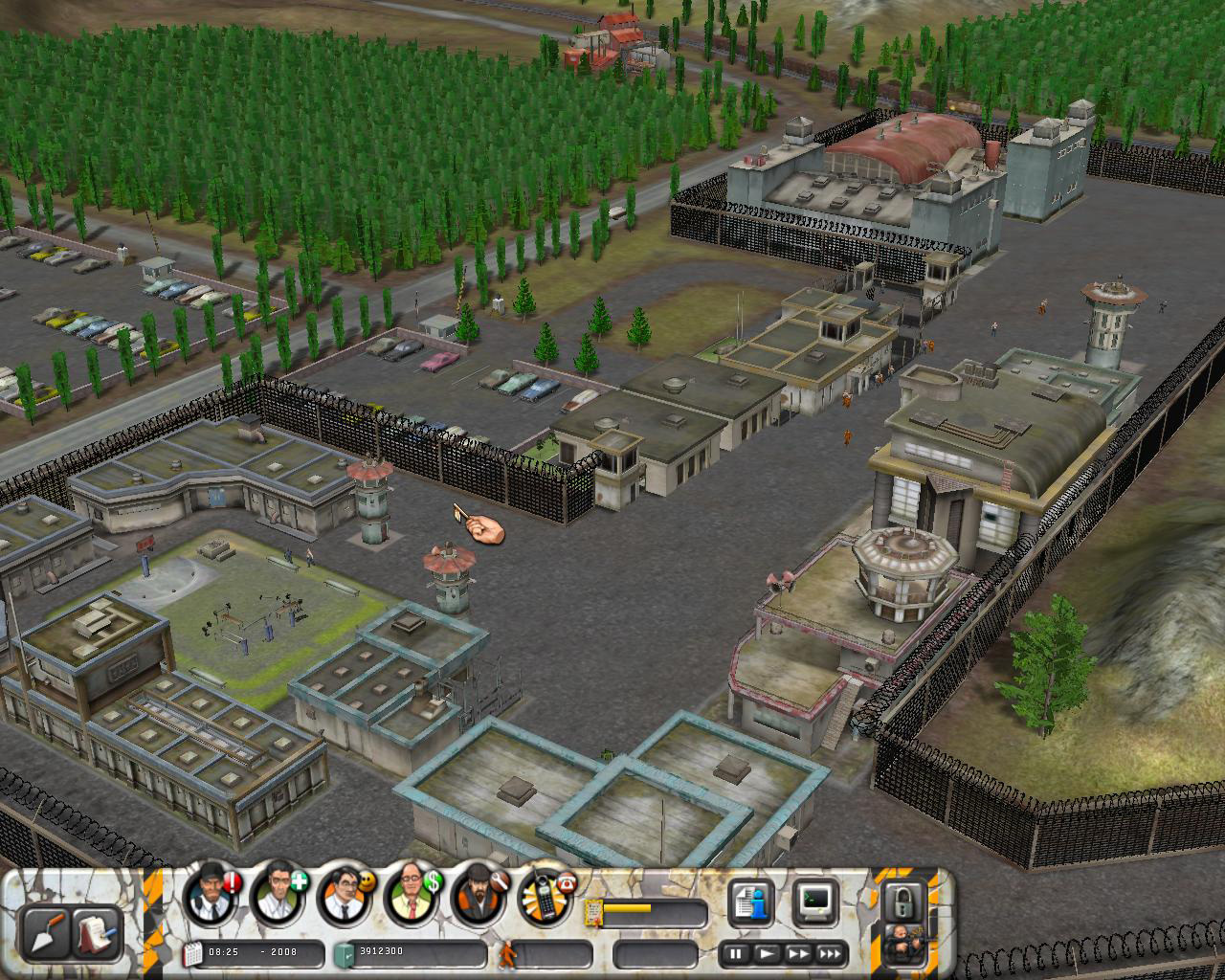Pause the game simulation
Viewport: 1225px width, 980px height.
click(736, 953)
